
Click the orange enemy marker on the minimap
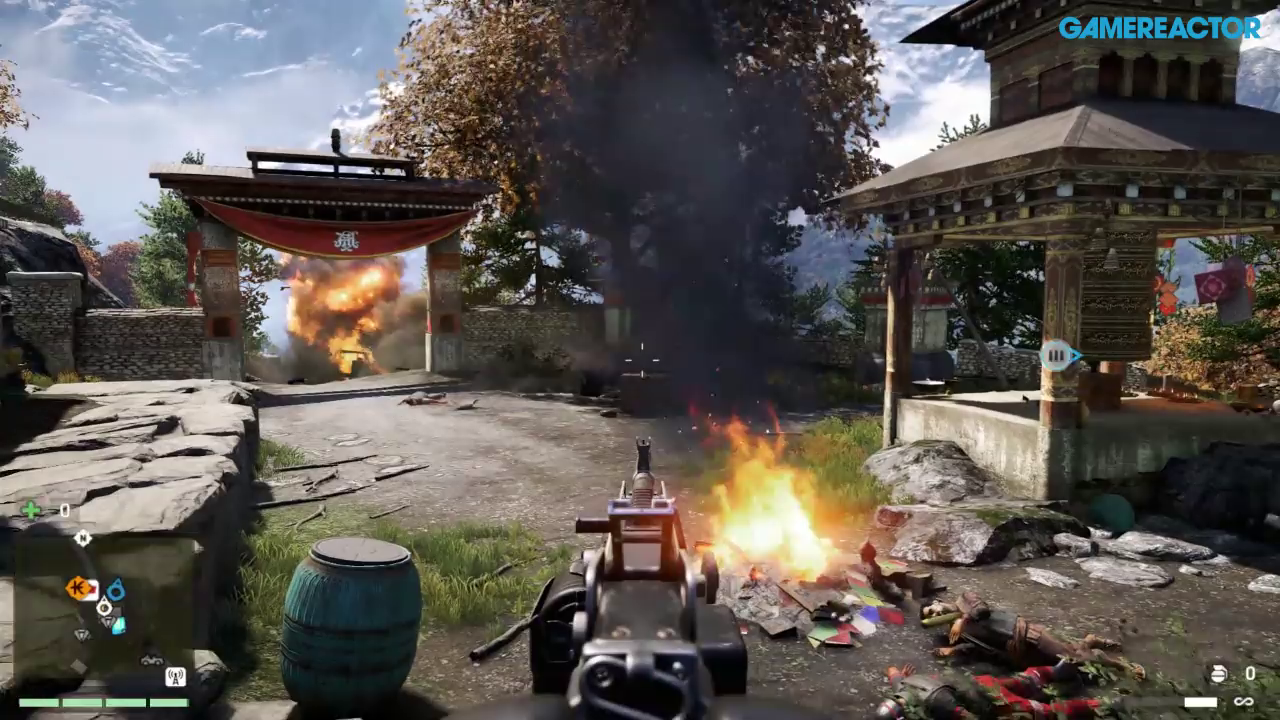pyautogui.click(x=77, y=586)
